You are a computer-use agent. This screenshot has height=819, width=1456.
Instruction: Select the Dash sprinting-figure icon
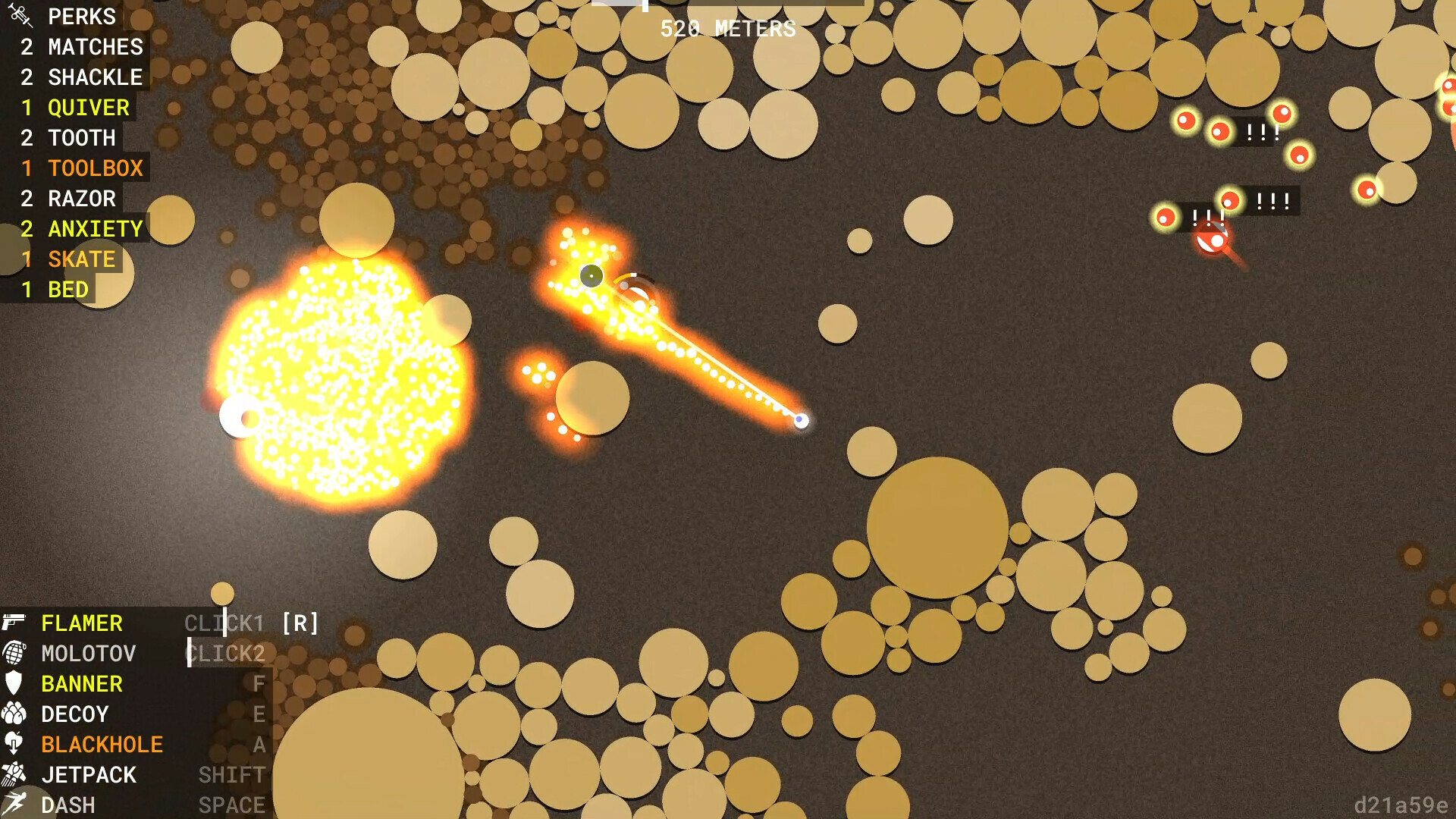[17, 802]
